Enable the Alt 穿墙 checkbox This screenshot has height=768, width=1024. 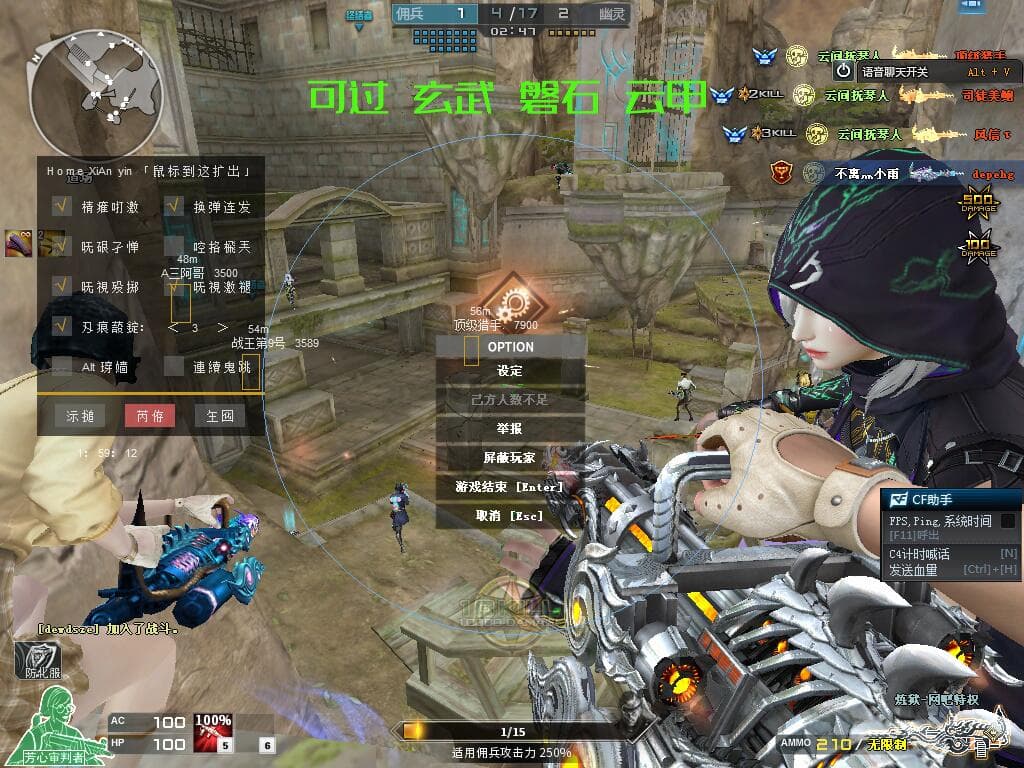pyautogui.click(x=62, y=367)
